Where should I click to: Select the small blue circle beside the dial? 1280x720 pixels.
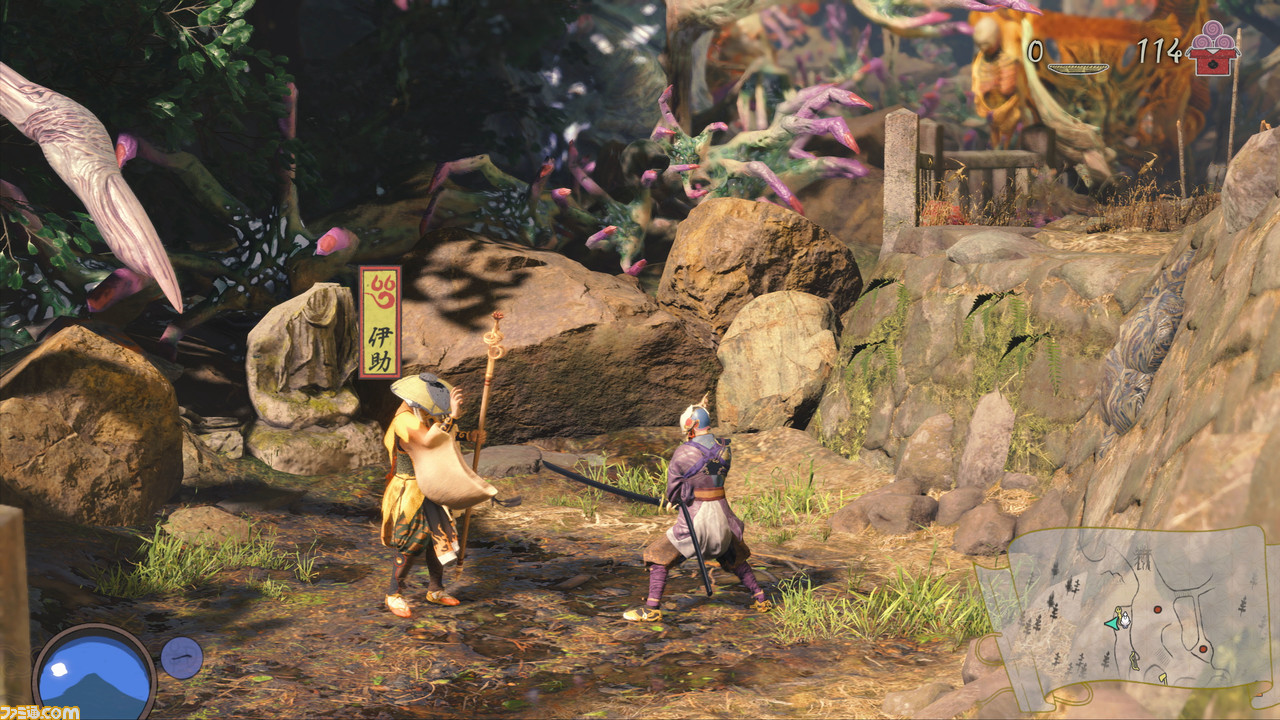pos(182,658)
